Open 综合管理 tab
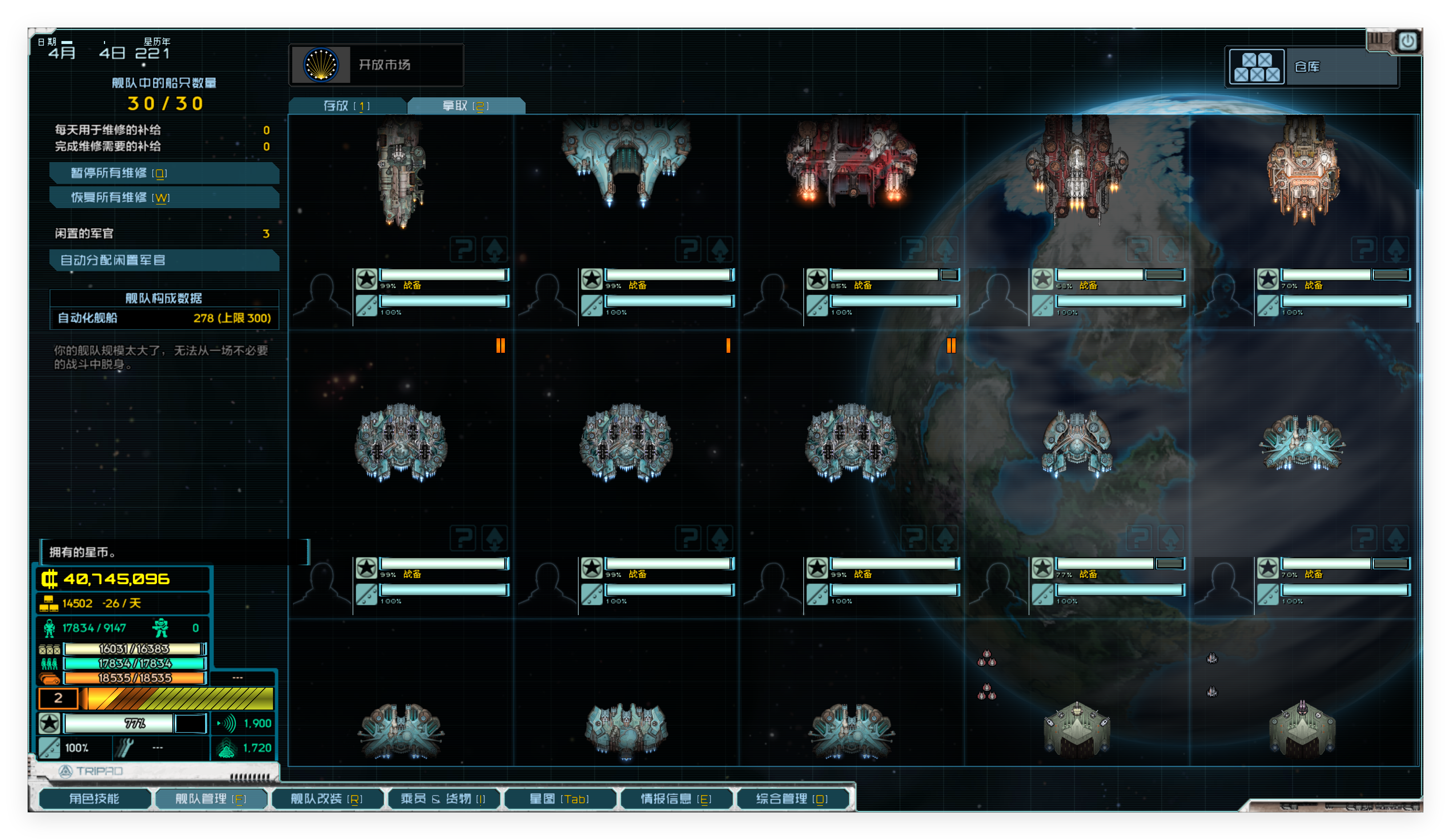Screen dimensions: 1451x840 point(792,799)
